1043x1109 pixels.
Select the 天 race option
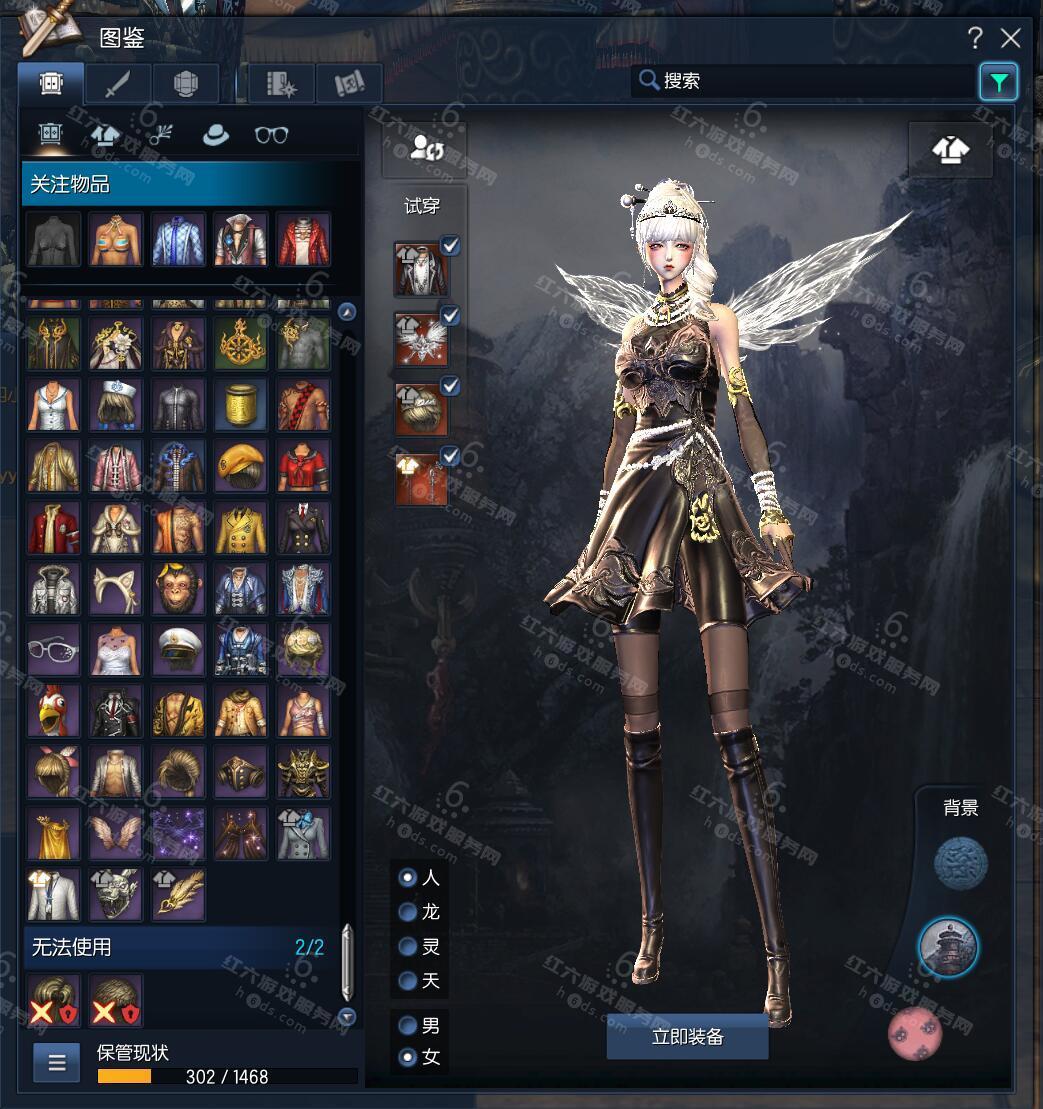click(x=408, y=981)
